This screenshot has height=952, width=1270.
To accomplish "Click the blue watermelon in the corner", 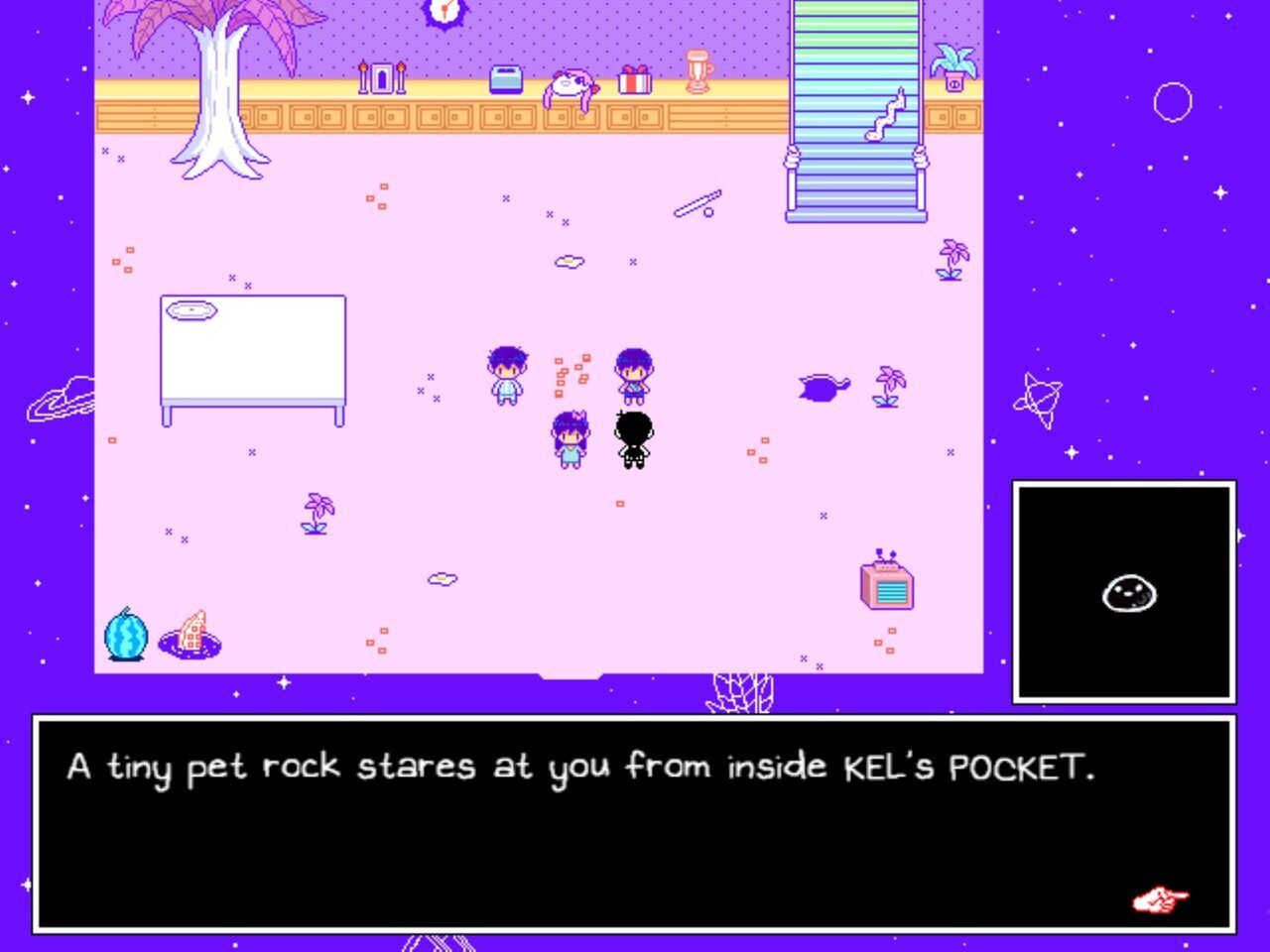I will click(x=124, y=635).
